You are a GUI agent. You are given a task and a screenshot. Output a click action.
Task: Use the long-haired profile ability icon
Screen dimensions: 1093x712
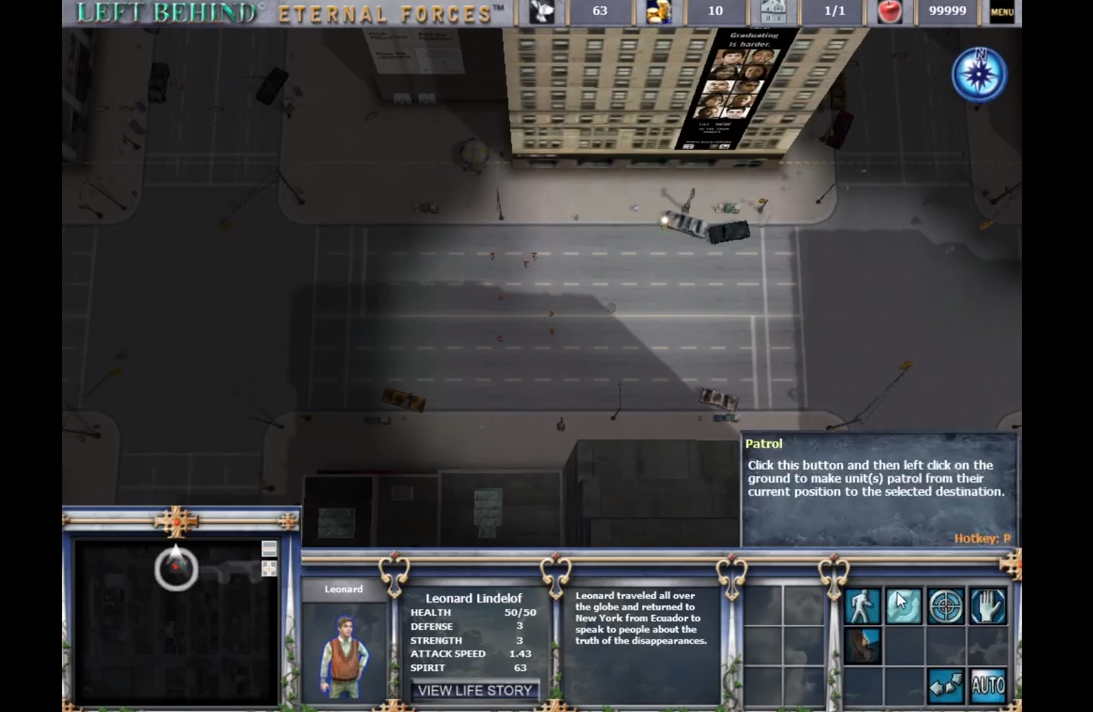861,646
